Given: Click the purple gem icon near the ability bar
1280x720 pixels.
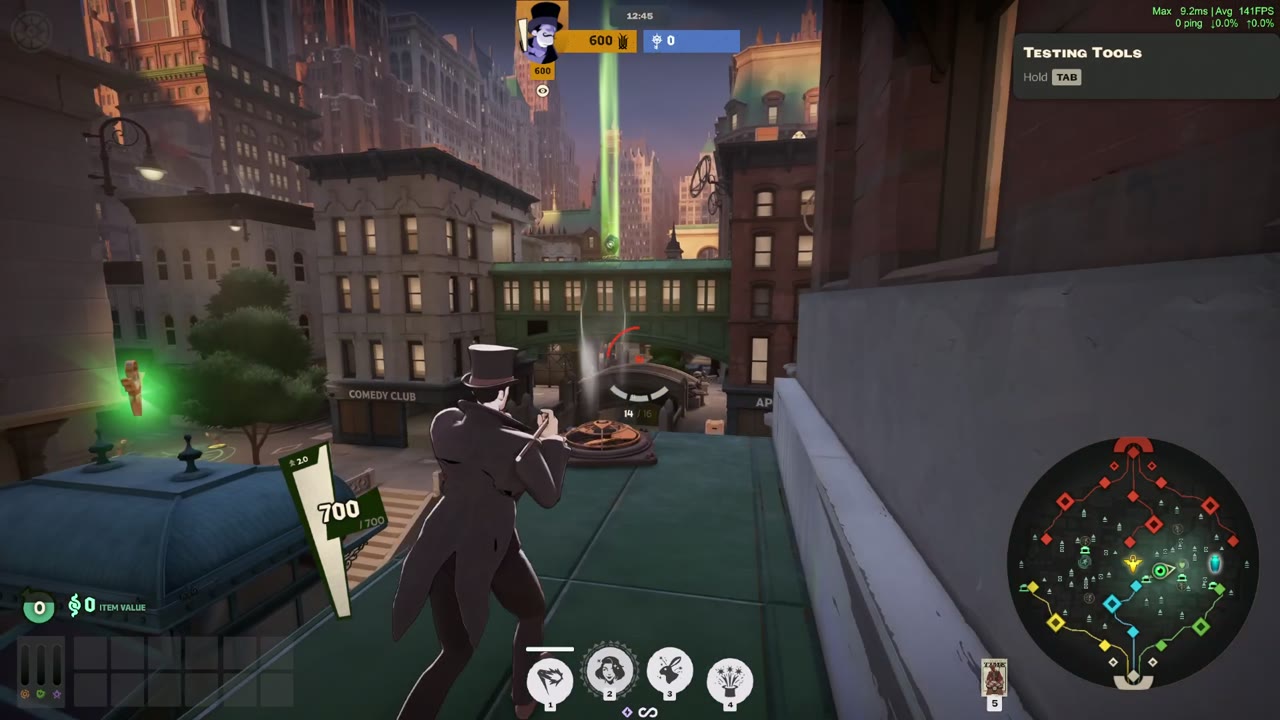Looking at the screenshot, I should (x=627, y=712).
